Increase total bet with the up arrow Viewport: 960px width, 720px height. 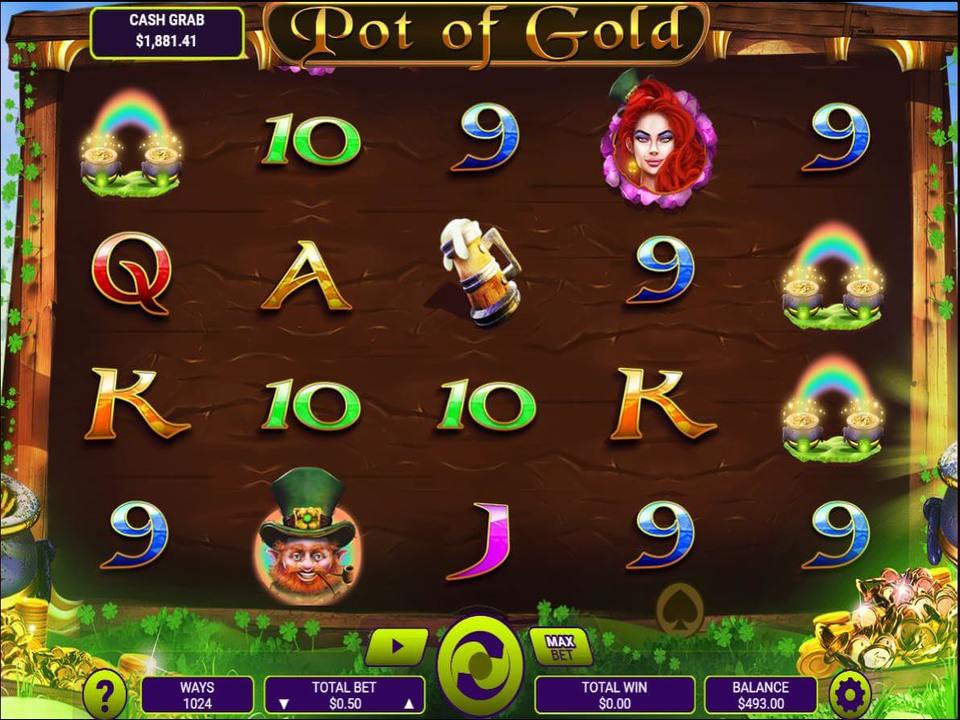tap(408, 703)
